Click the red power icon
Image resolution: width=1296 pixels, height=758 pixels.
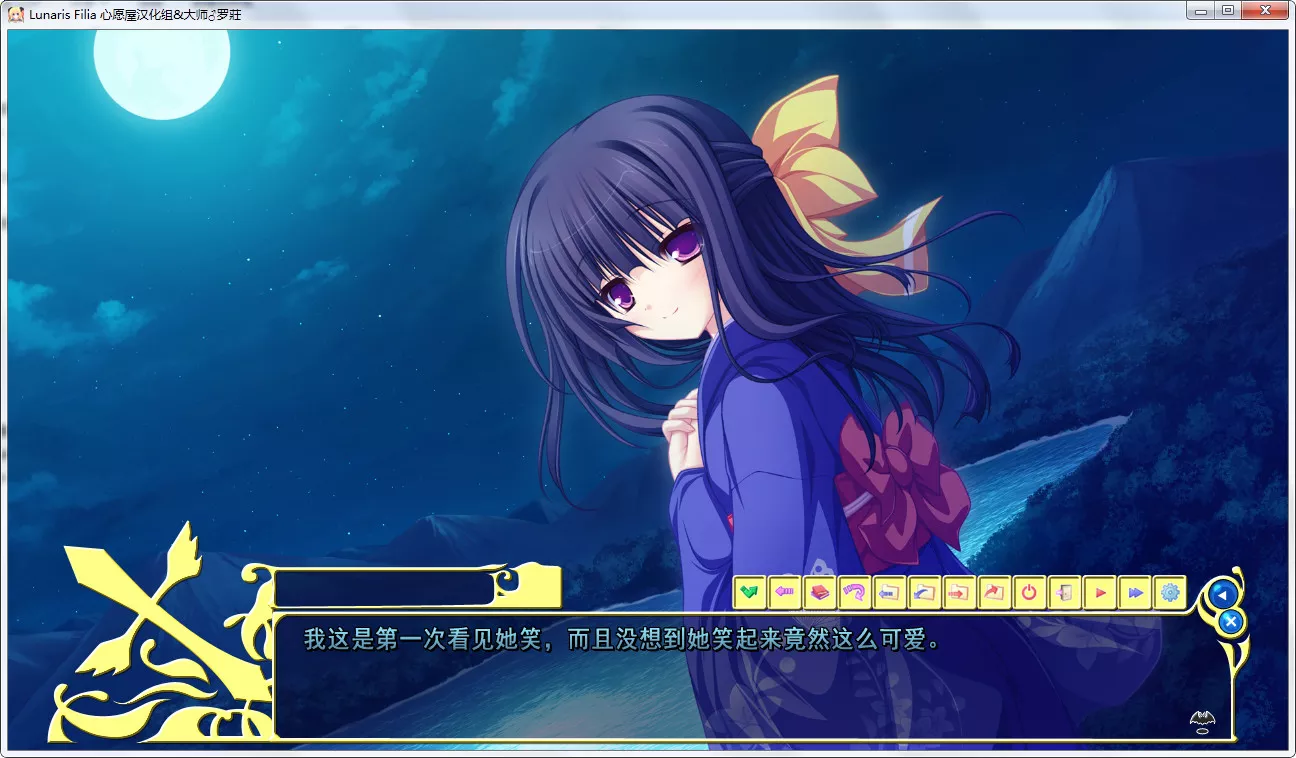pyautogui.click(x=1028, y=592)
